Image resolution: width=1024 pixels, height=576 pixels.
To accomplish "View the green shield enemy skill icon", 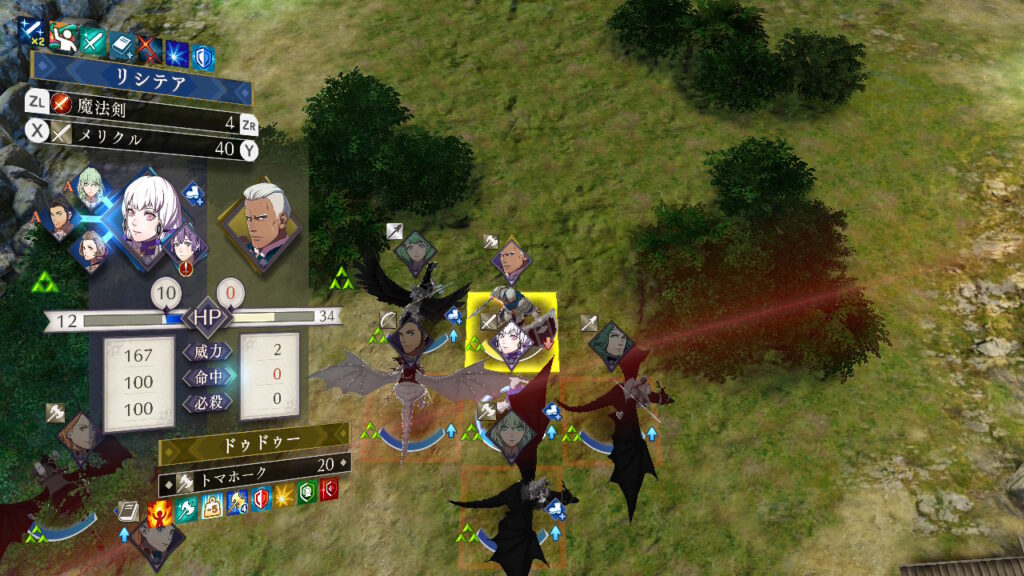I will (308, 491).
